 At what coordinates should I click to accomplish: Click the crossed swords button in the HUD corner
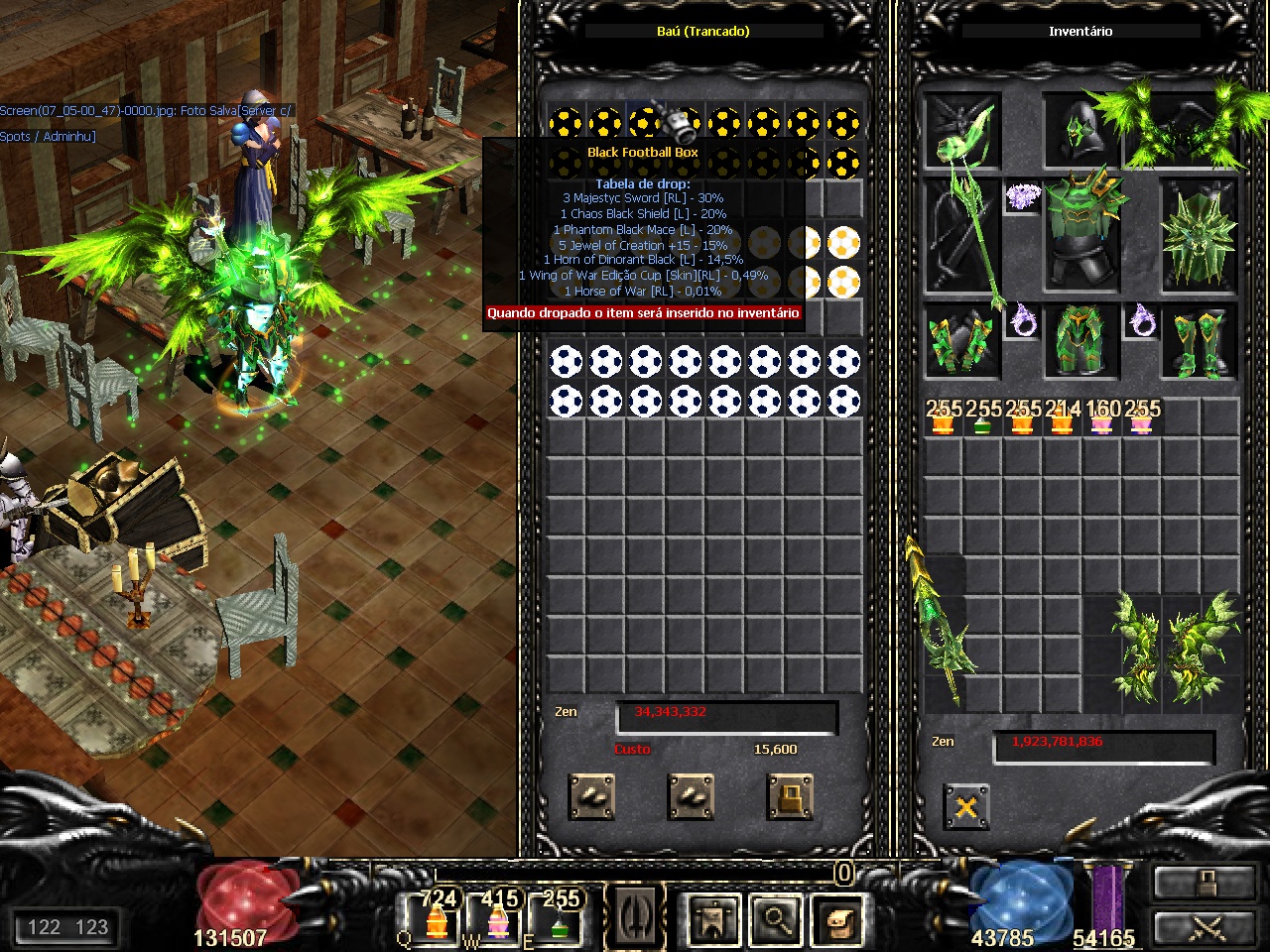[1206, 927]
